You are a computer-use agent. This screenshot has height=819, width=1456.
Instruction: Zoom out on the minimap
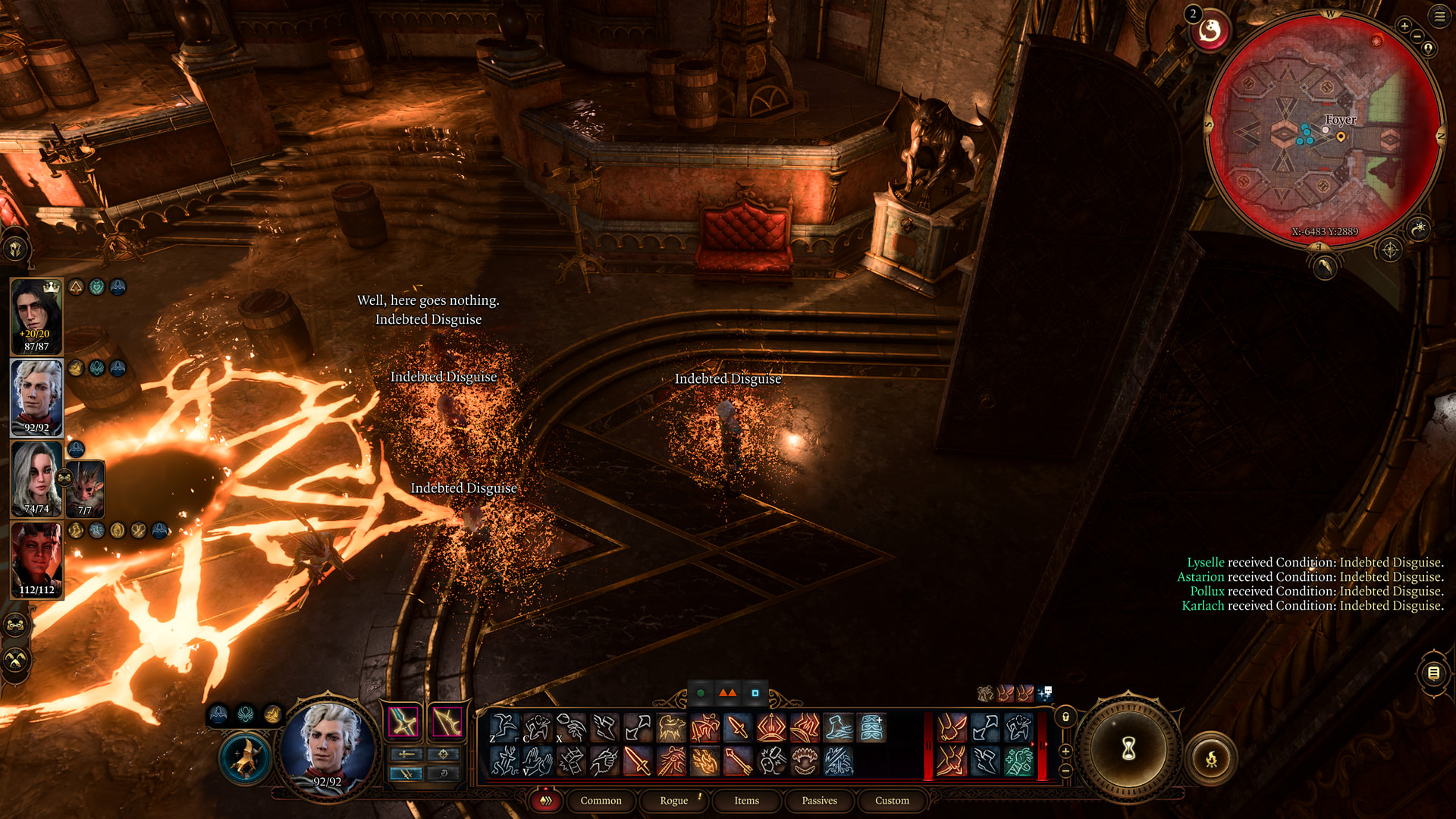point(1417,36)
